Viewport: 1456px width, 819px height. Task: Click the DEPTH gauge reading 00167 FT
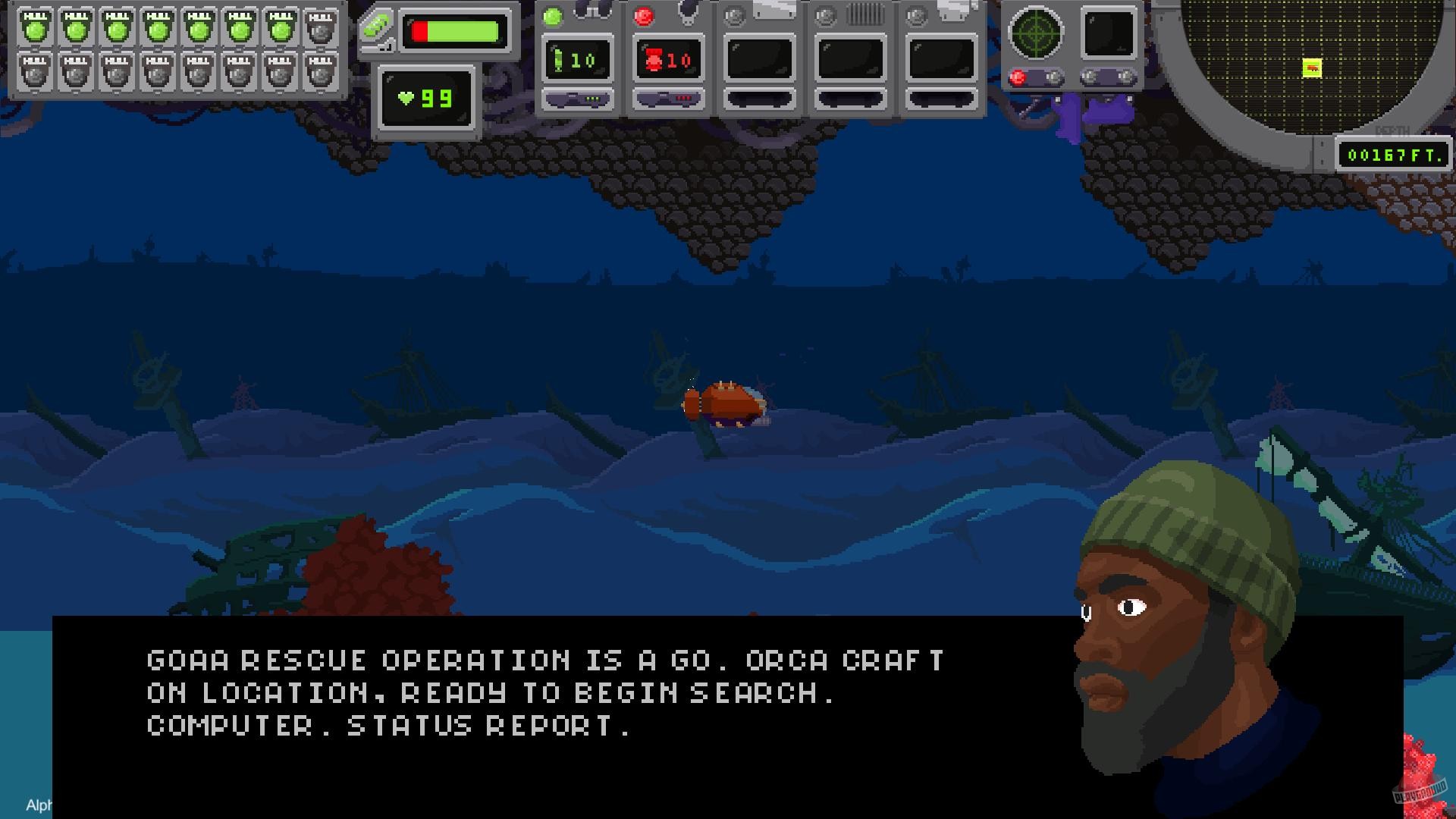pos(1394,155)
